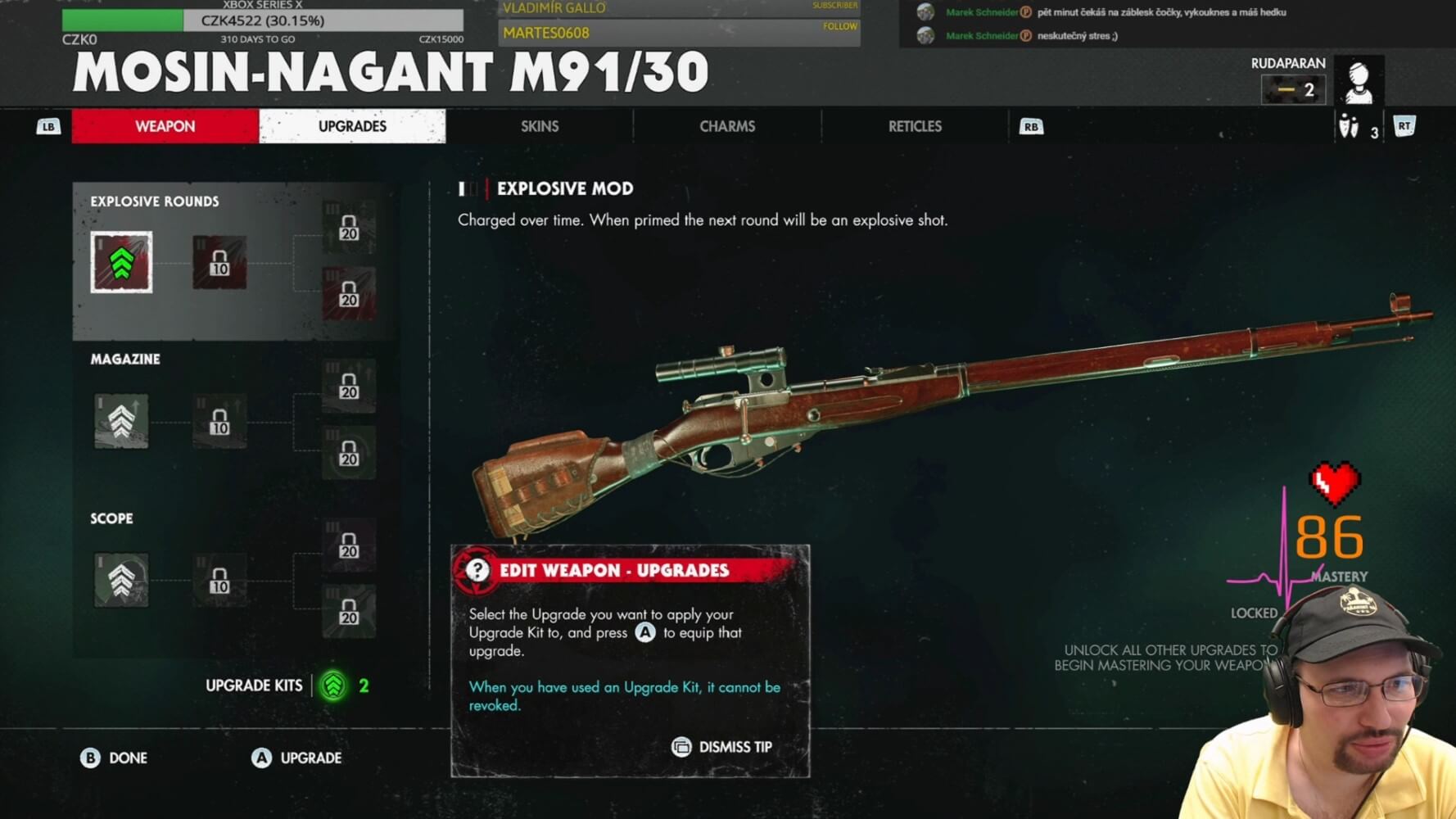Open the Upgrades tab

point(352,126)
